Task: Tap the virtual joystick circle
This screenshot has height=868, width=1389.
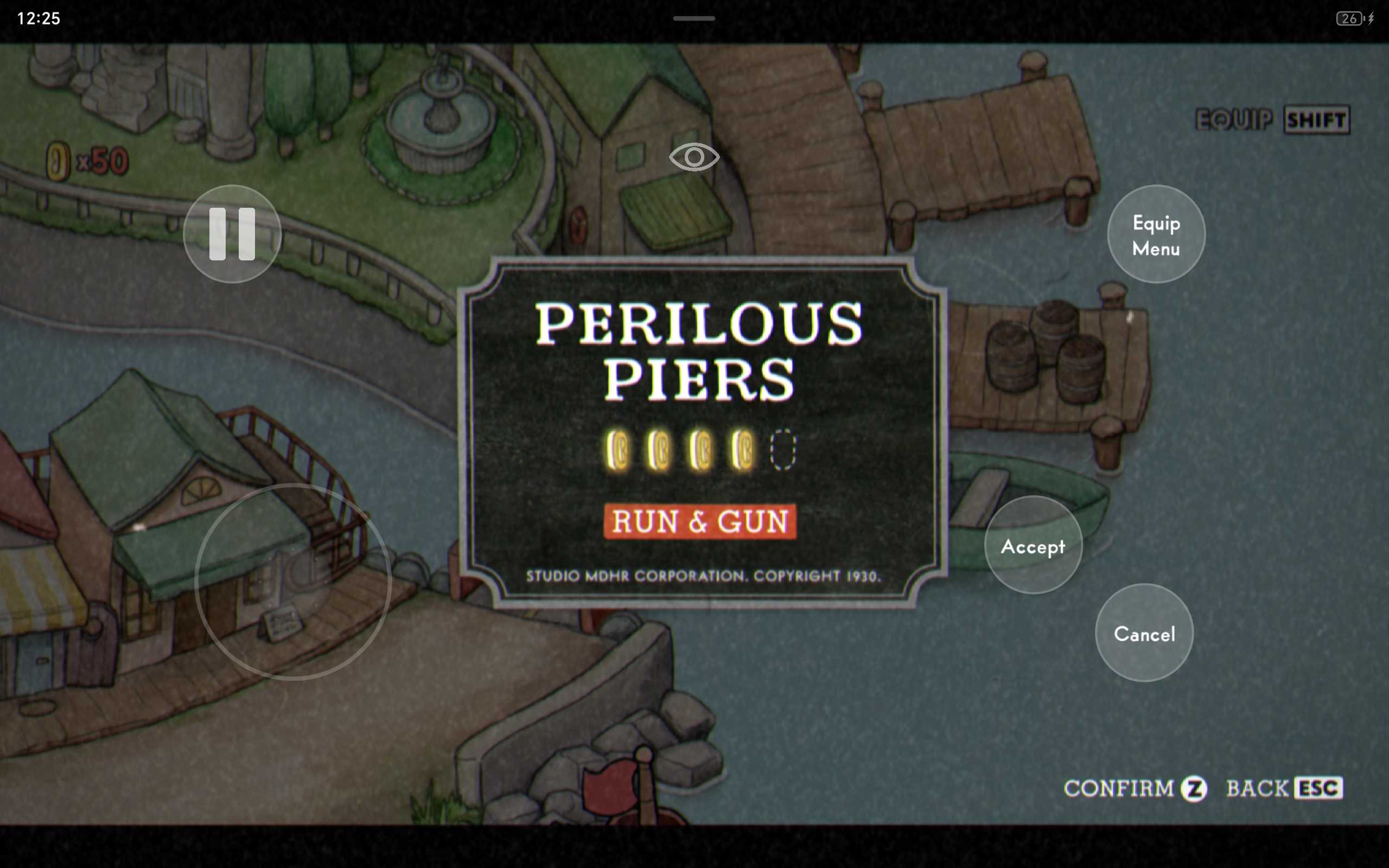Action: coord(293,581)
